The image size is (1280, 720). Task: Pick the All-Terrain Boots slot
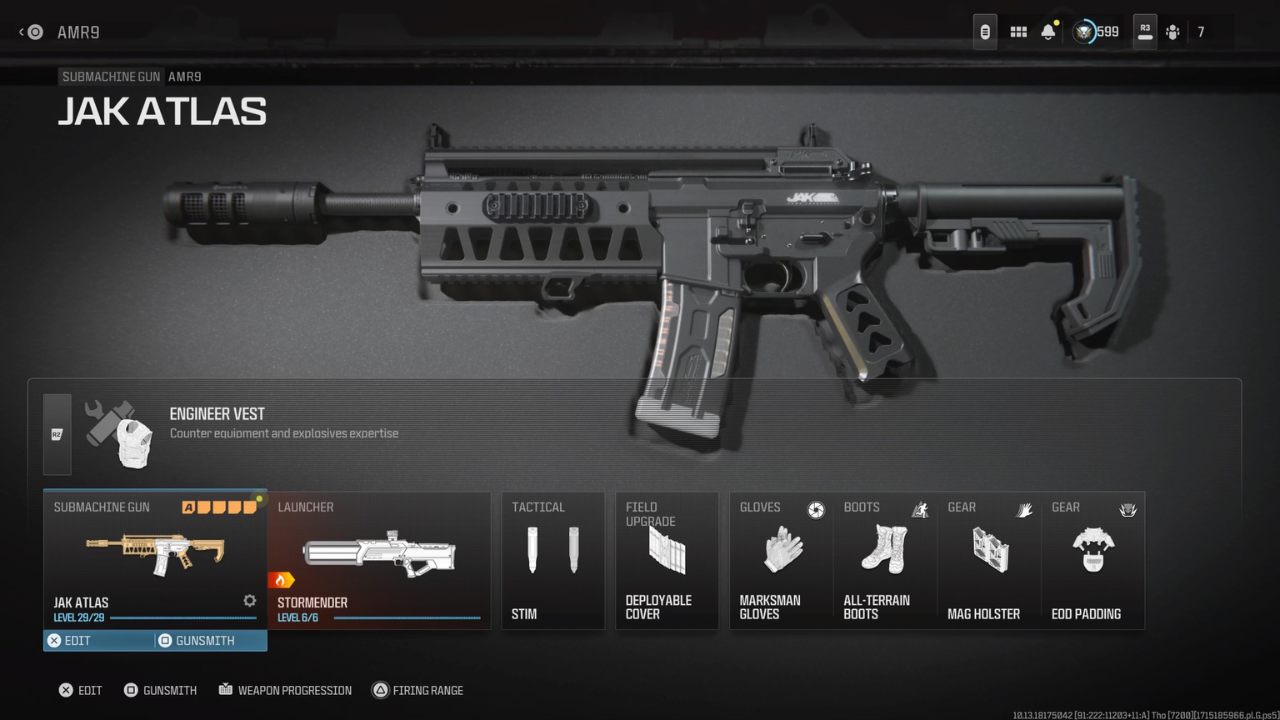[884, 555]
